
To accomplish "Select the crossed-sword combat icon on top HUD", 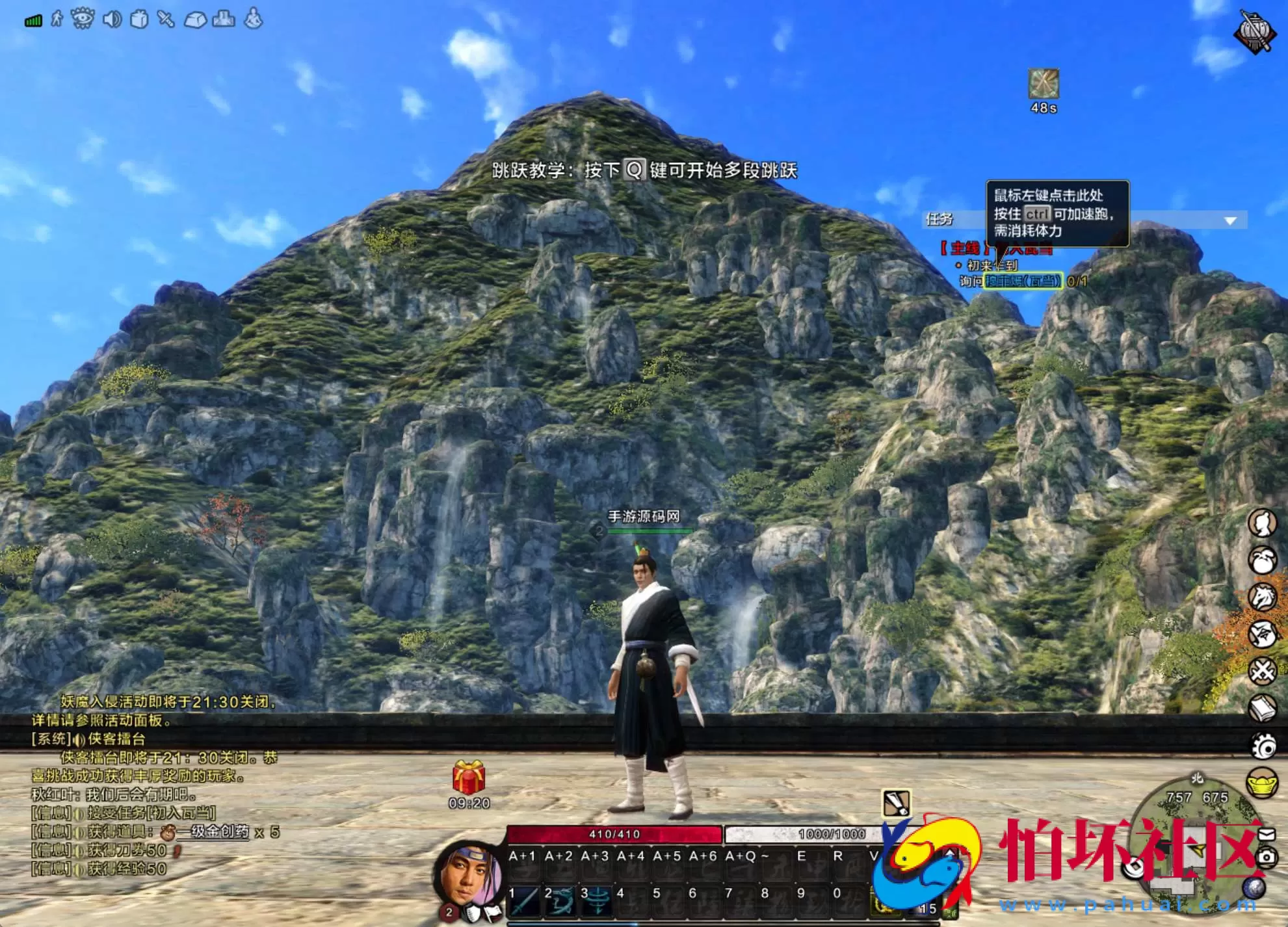I will 164,18.
